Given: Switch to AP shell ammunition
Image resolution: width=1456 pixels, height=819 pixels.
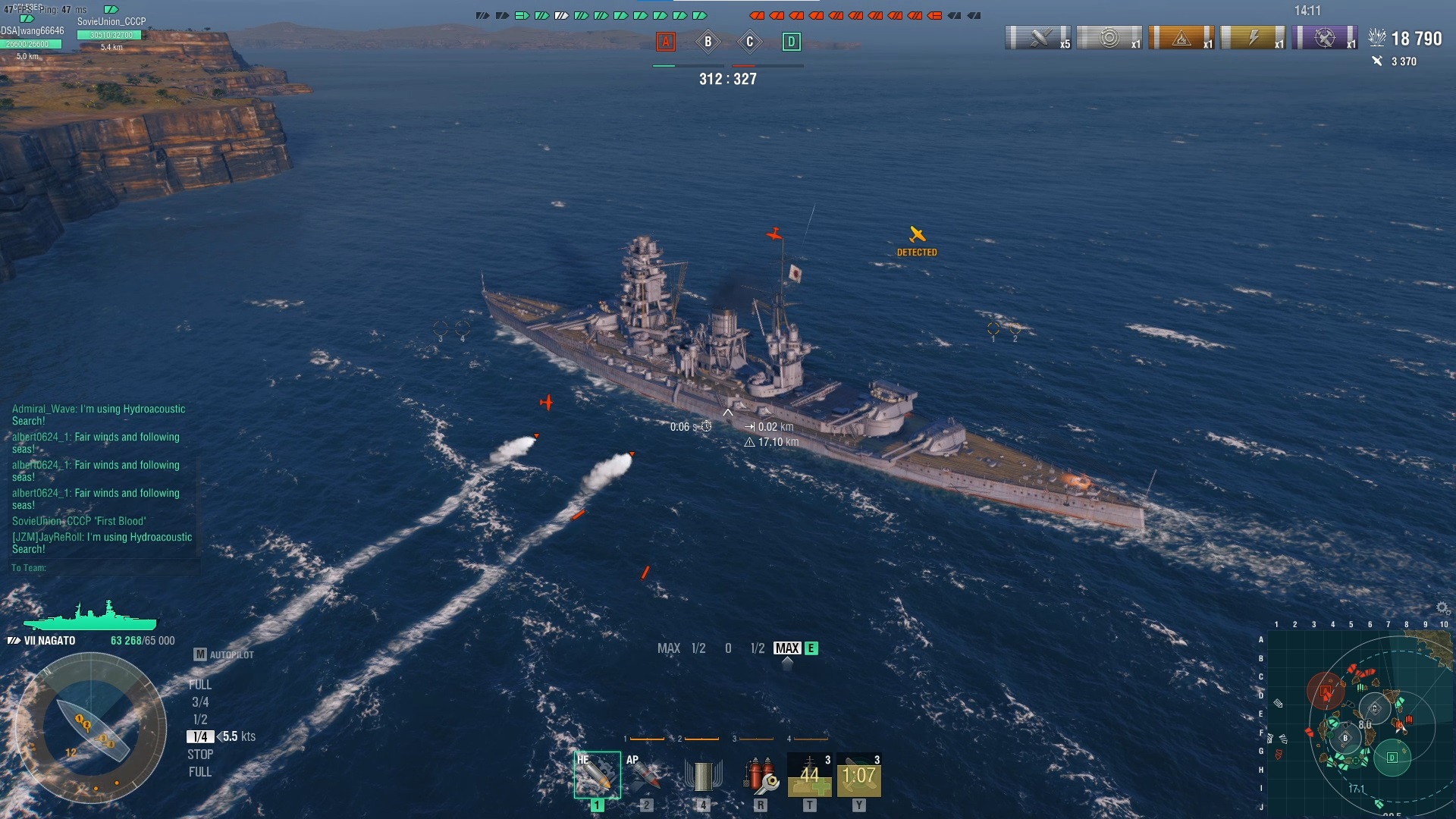Looking at the screenshot, I should (x=645, y=775).
